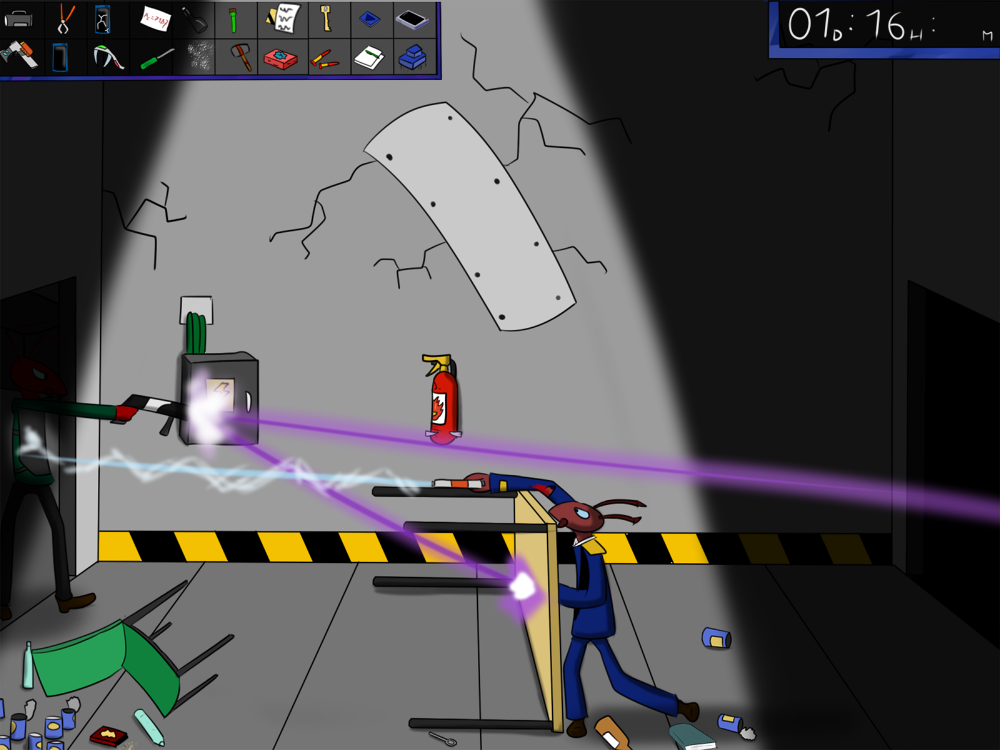The width and height of the screenshot is (1000, 750).
Task: Pick the orange-handled pliers item
Action: (x=67, y=18)
